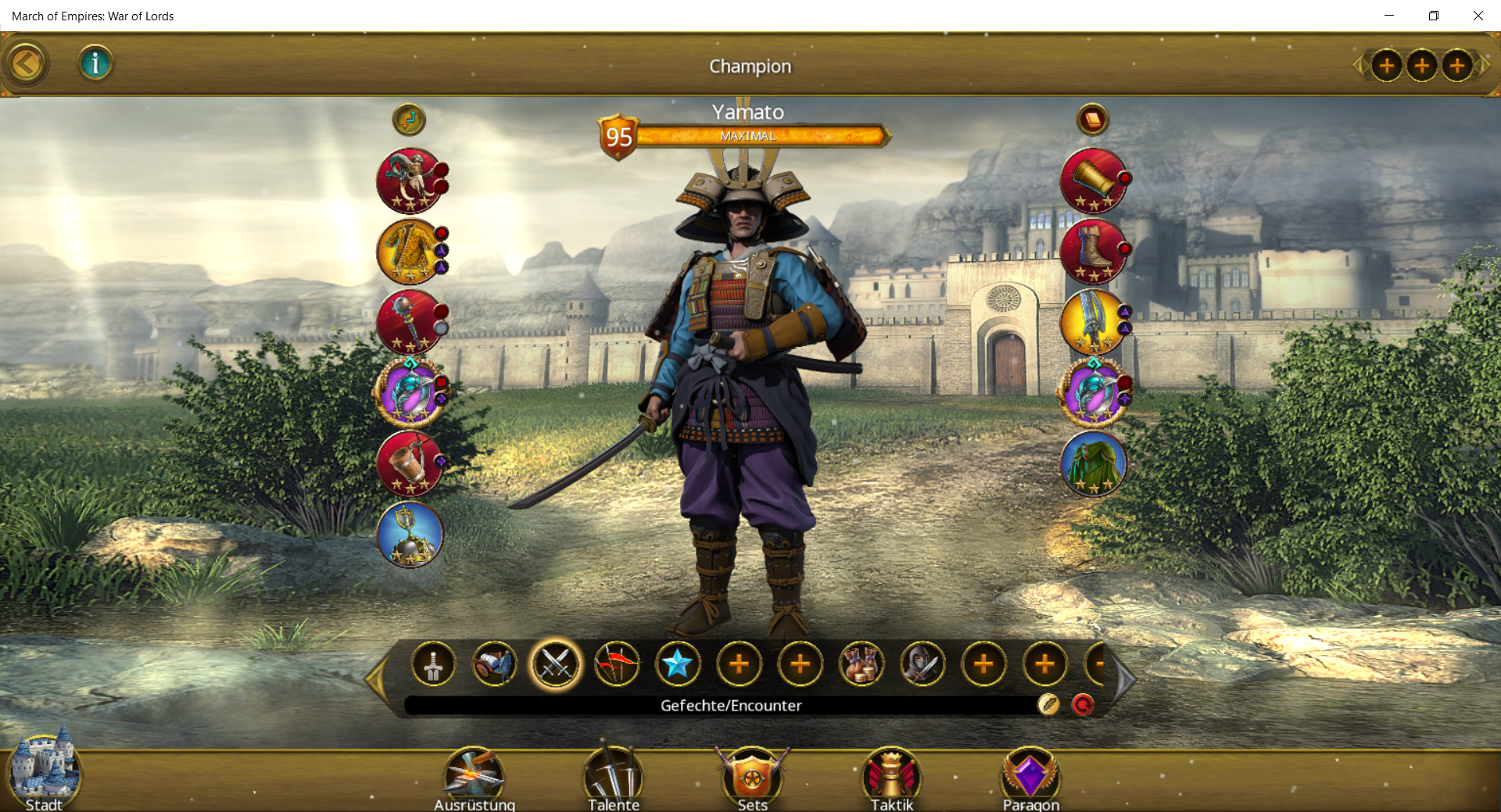Open the boots equipment slot
1501x812 pixels.
pyautogui.click(x=1093, y=252)
